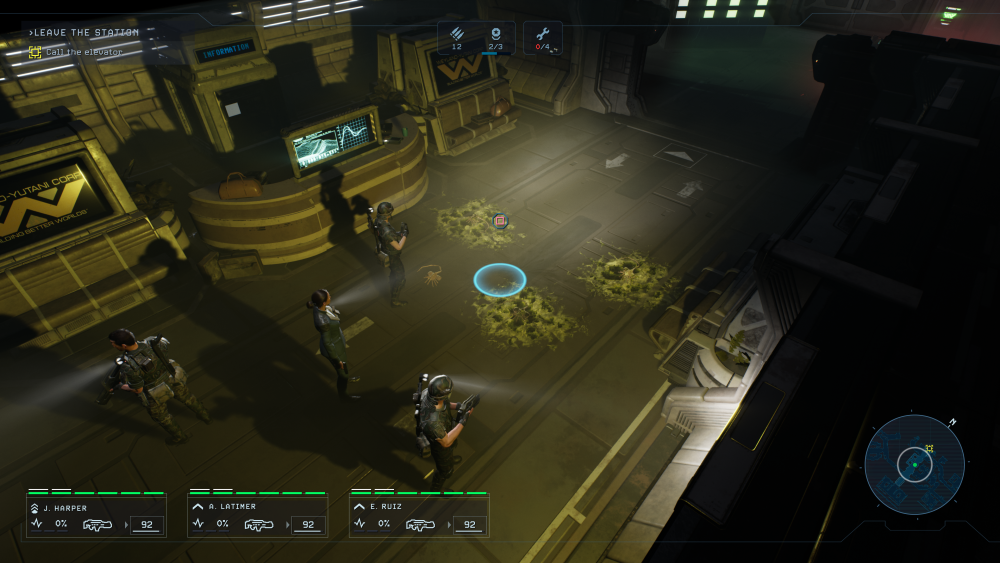1000x563 pixels.
Task: Click E. Ruiz's pulse rifle weapon icon
Action: [x=420, y=524]
